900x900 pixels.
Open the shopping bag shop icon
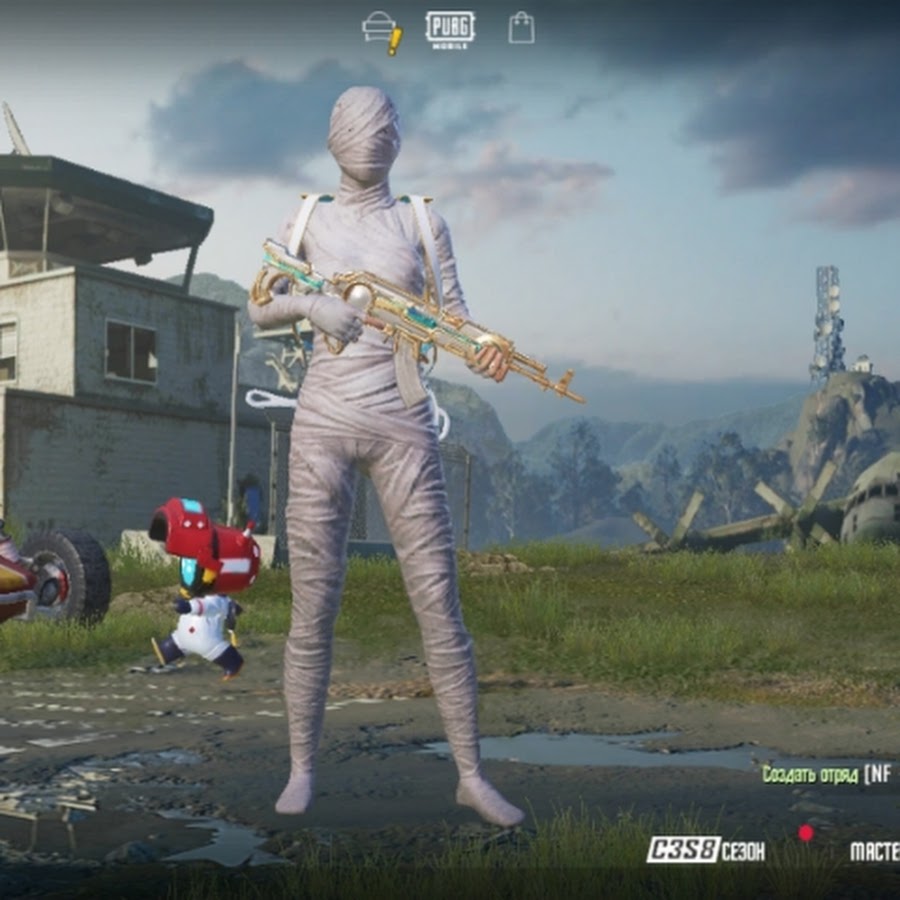coord(521,28)
